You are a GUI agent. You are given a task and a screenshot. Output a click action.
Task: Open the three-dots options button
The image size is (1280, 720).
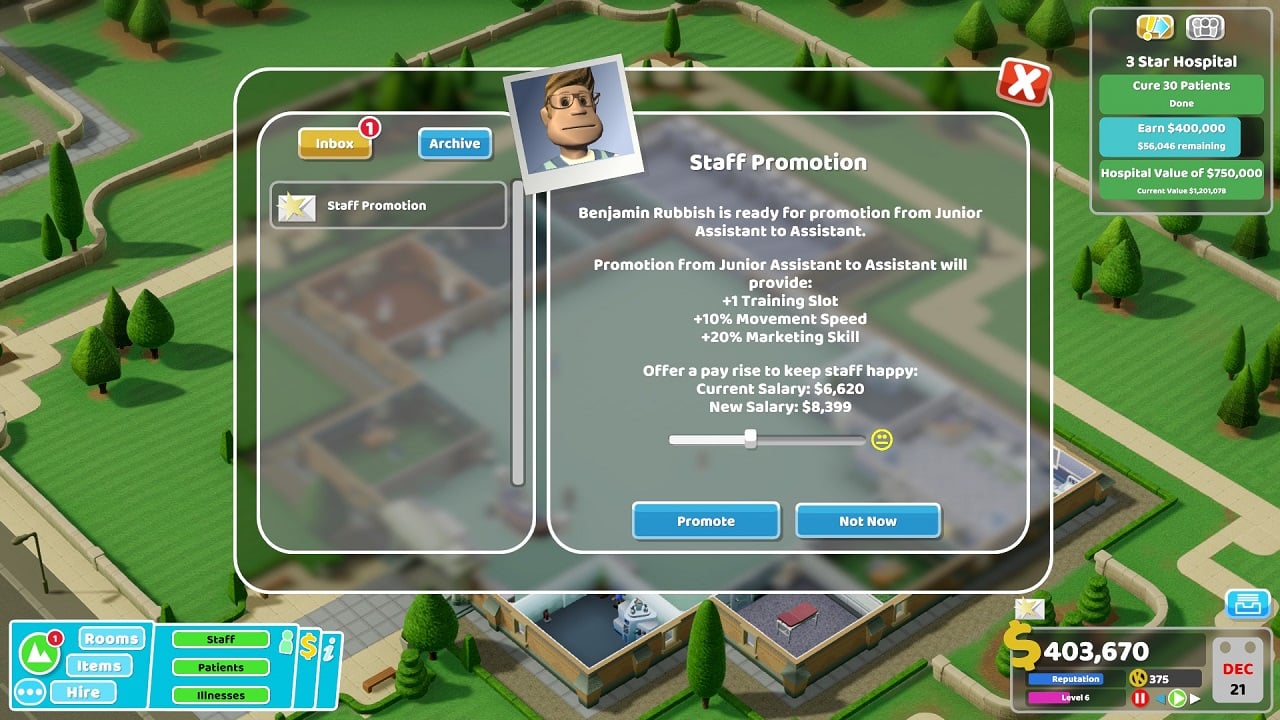[29, 692]
